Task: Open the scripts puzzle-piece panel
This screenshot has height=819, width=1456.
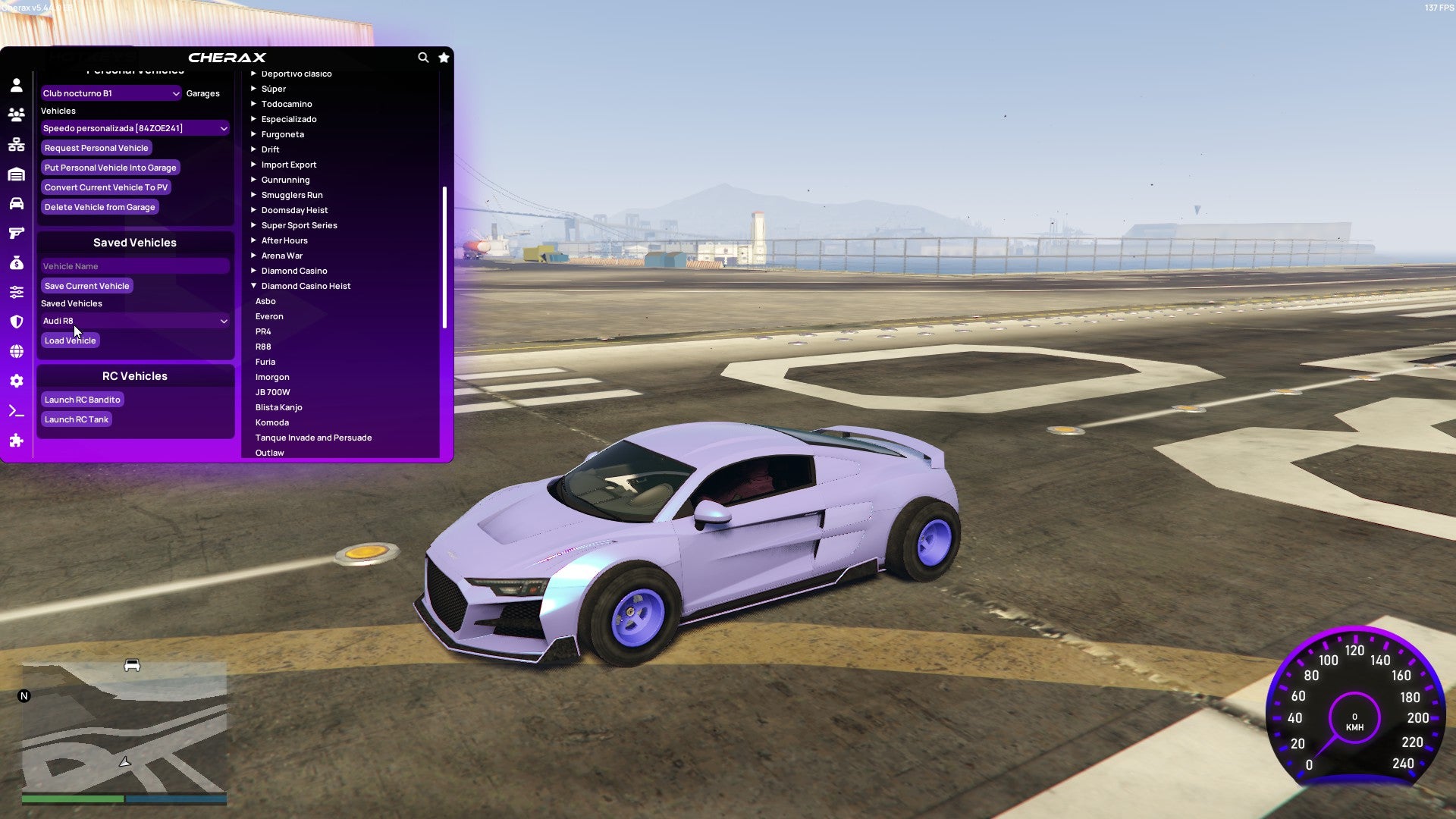Action: [x=17, y=440]
